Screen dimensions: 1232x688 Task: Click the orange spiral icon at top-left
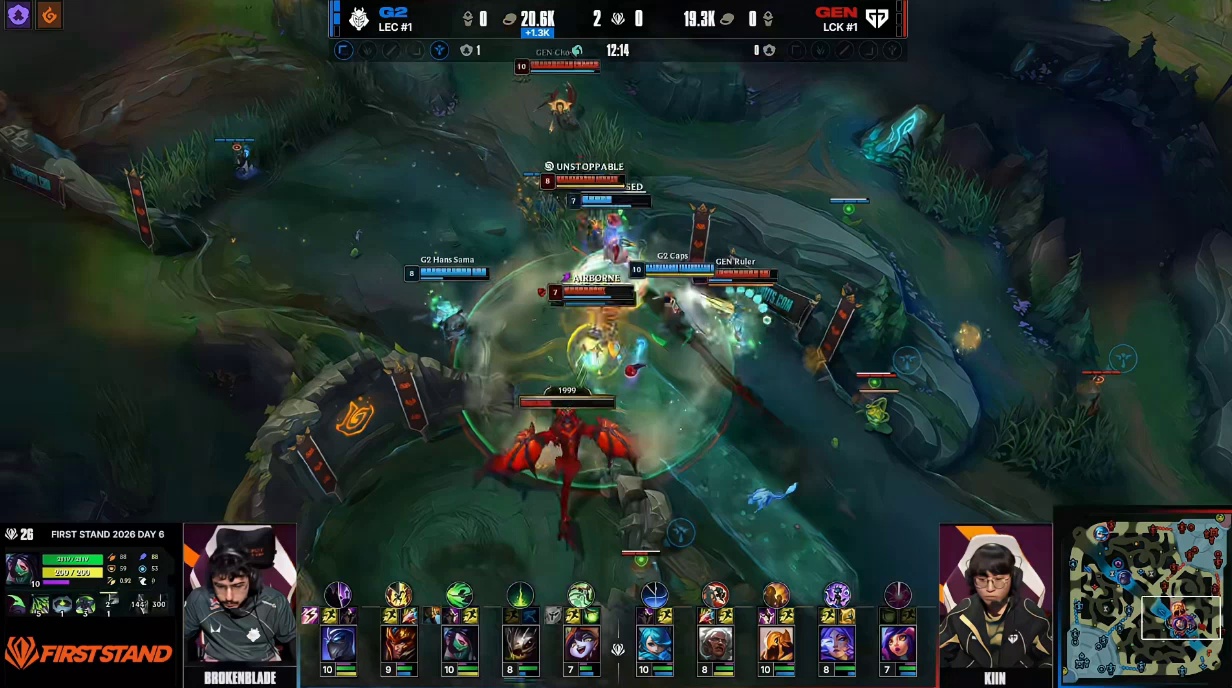coord(48,15)
